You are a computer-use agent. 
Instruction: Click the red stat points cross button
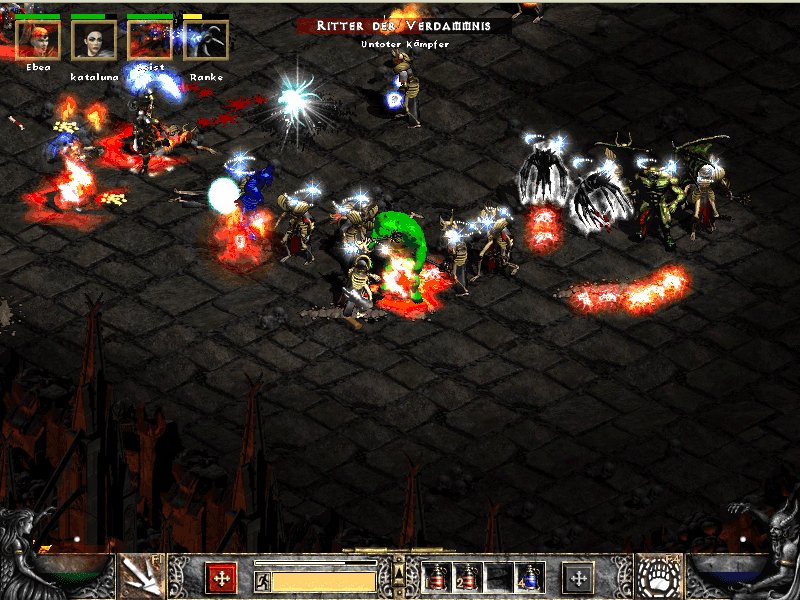pos(220,578)
